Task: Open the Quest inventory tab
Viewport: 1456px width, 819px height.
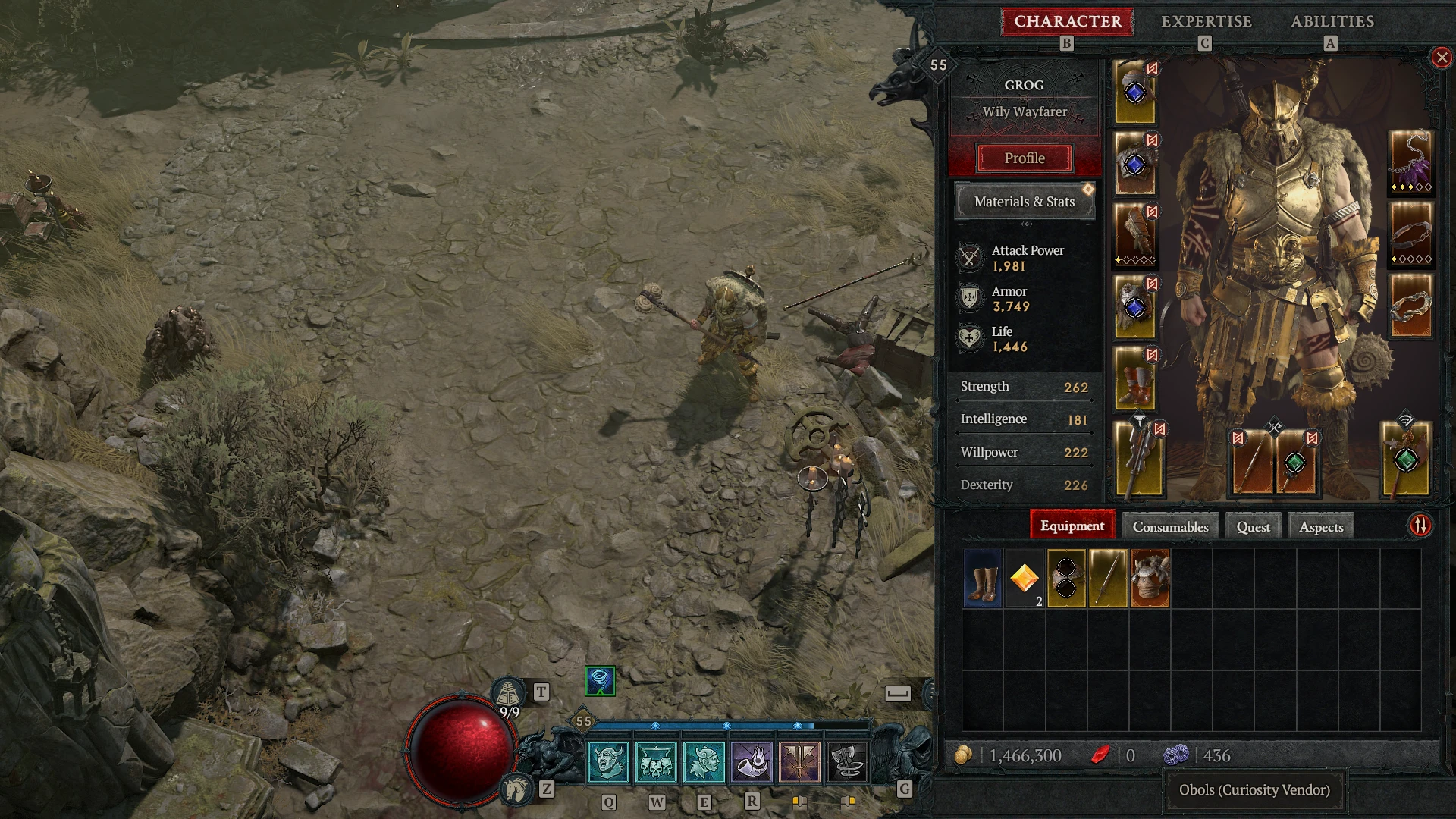Action: [x=1253, y=527]
